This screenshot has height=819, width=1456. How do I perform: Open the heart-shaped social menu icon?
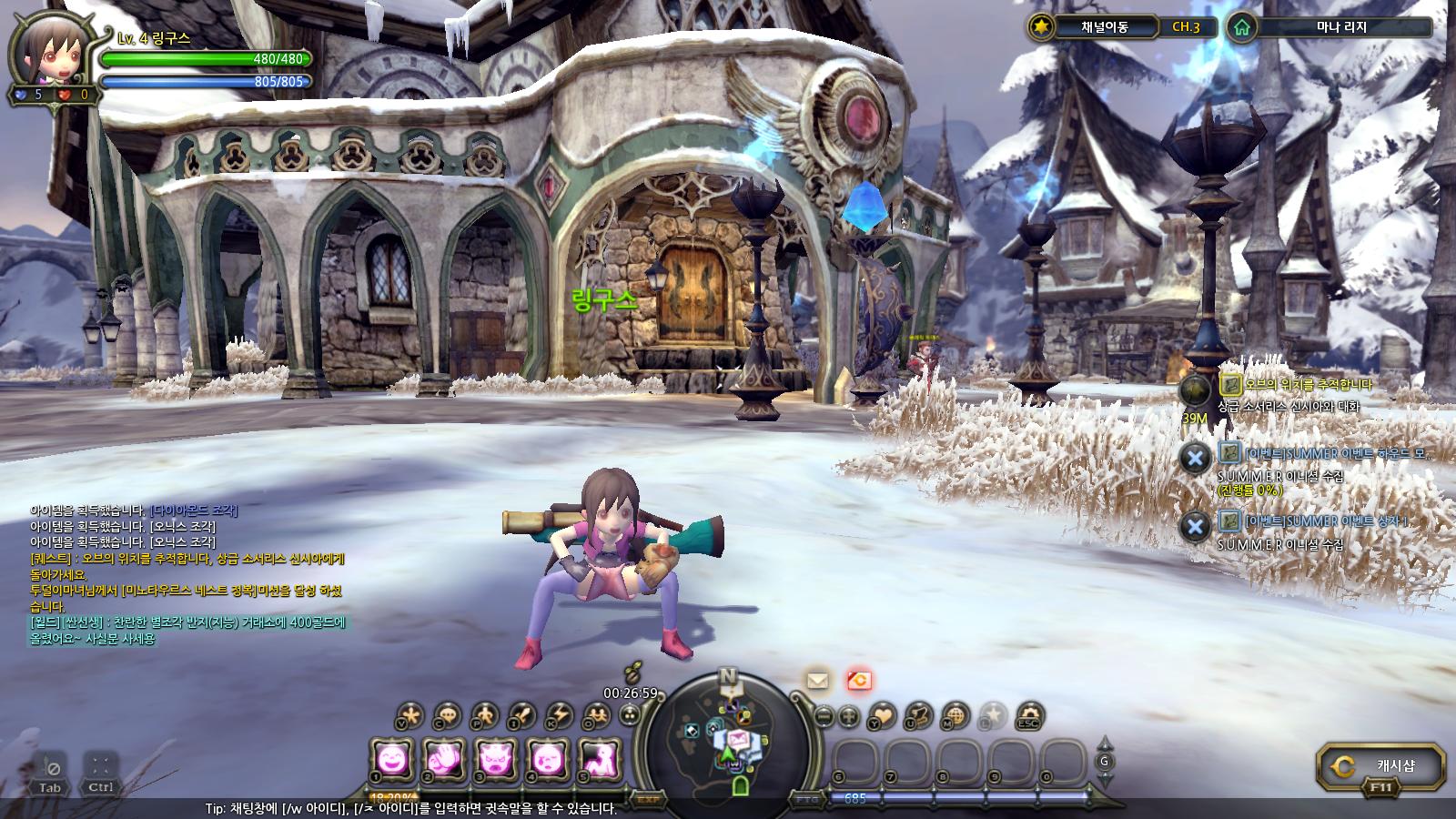pos(882,715)
